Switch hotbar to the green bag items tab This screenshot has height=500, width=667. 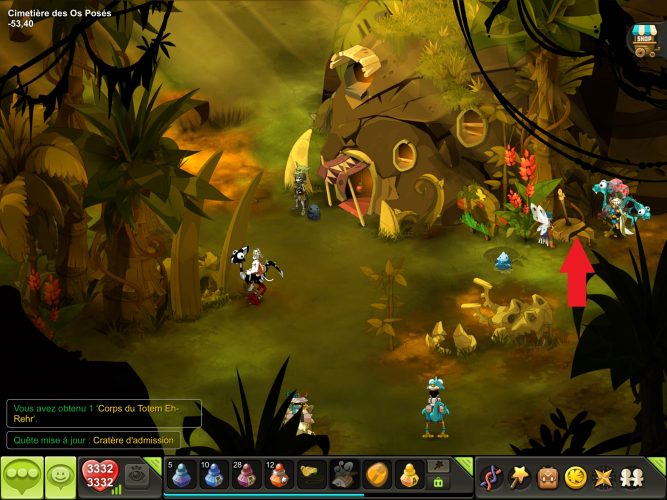pos(437,482)
